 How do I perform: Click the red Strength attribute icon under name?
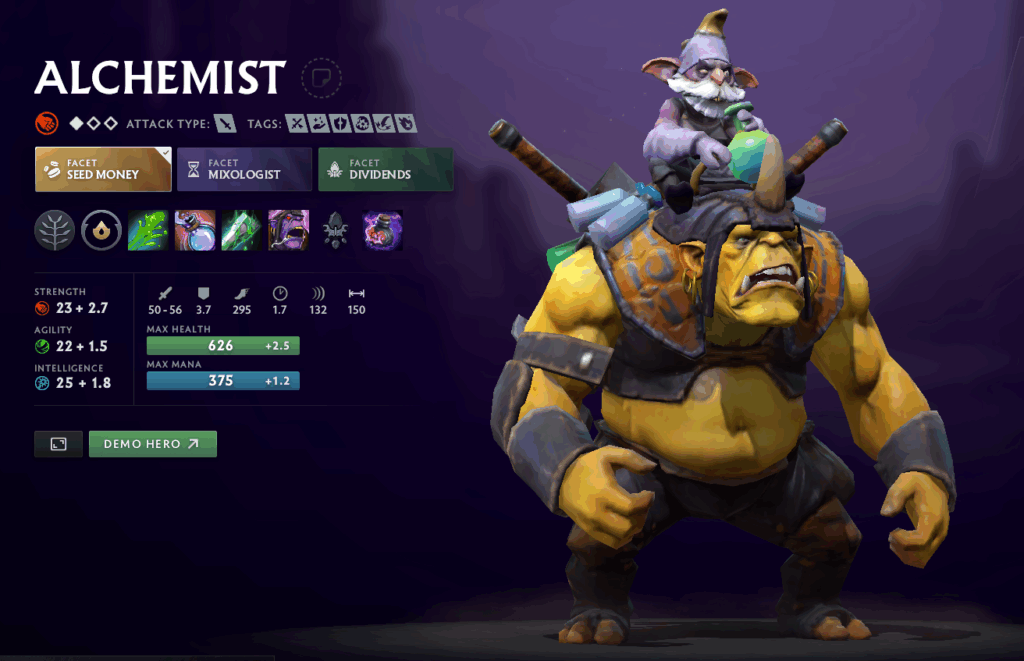pos(46,124)
